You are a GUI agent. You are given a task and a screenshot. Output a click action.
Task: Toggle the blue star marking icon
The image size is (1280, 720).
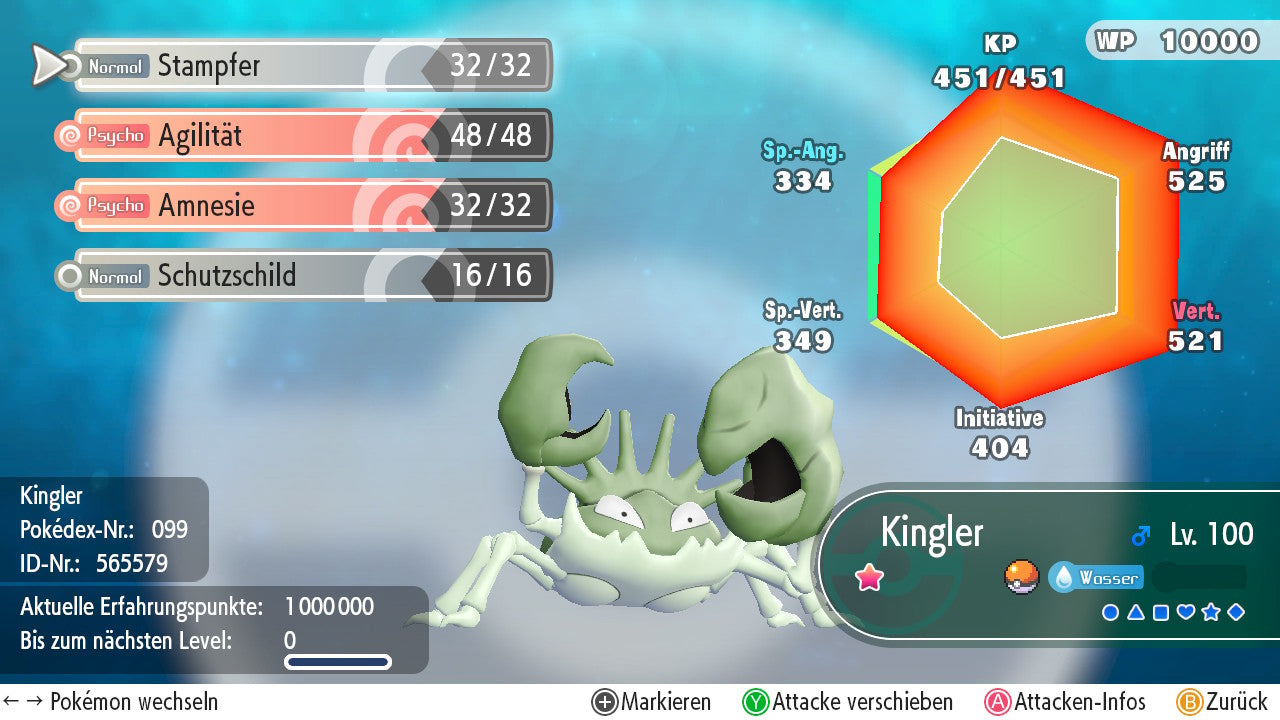click(1211, 612)
